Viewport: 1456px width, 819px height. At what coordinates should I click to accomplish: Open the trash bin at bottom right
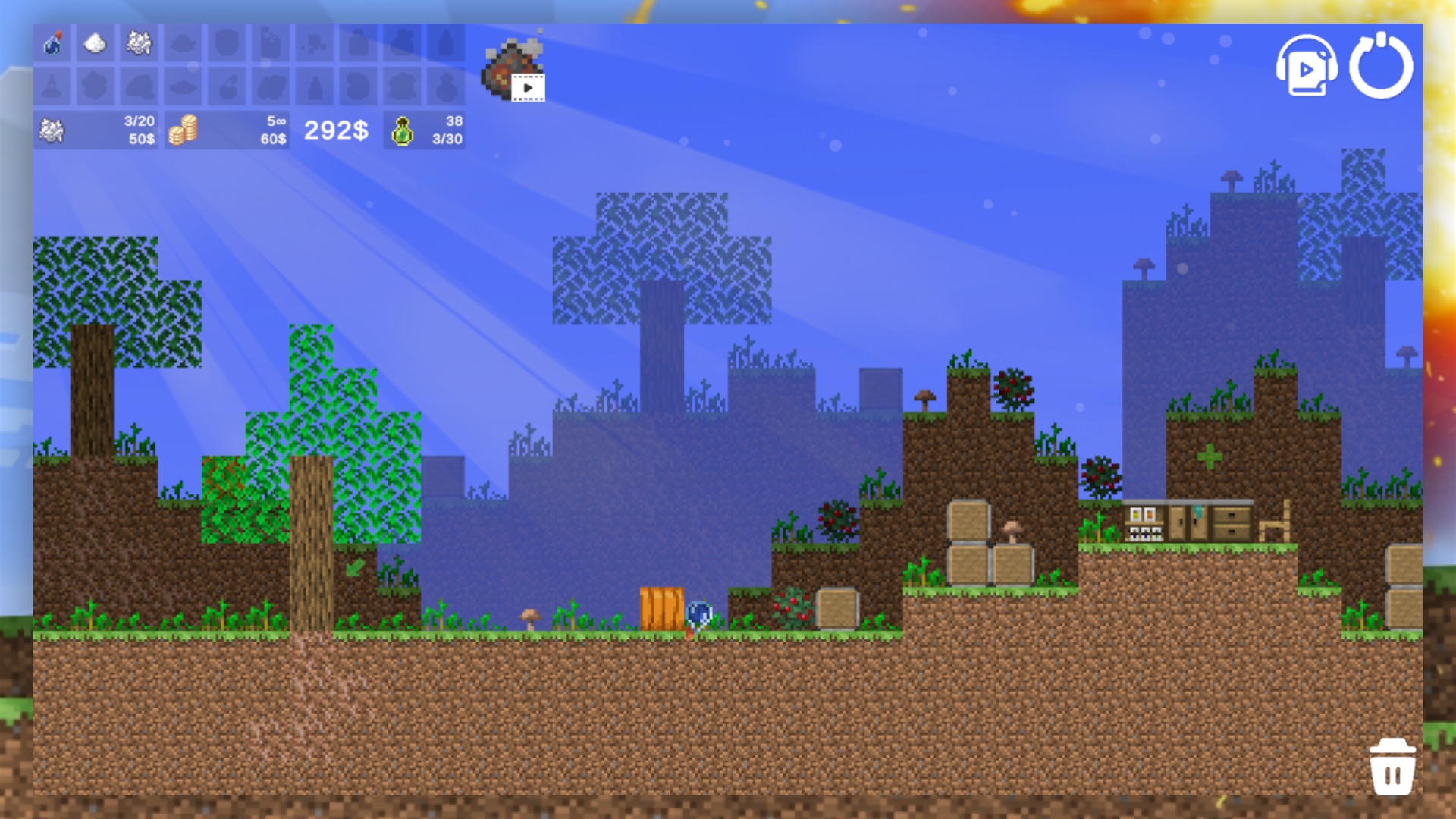pos(1393,767)
